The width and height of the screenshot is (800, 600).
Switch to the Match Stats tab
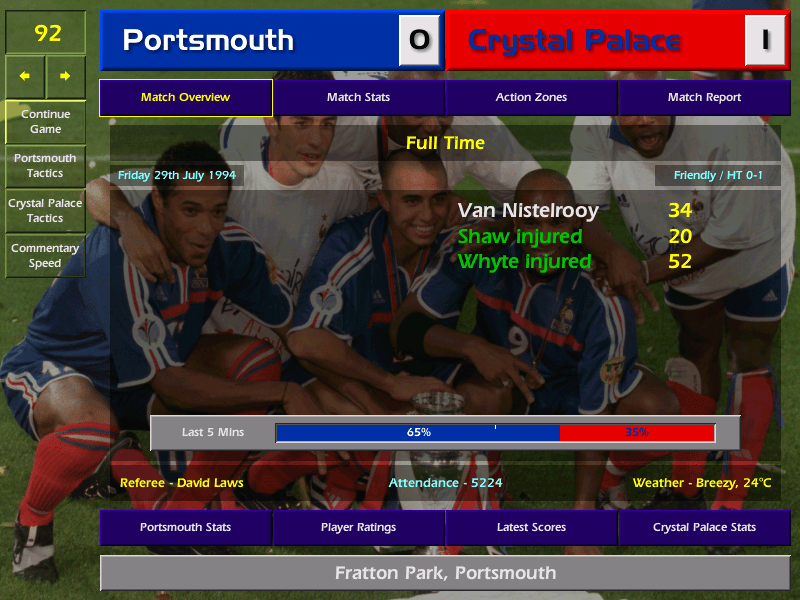(x=358, y=97)
